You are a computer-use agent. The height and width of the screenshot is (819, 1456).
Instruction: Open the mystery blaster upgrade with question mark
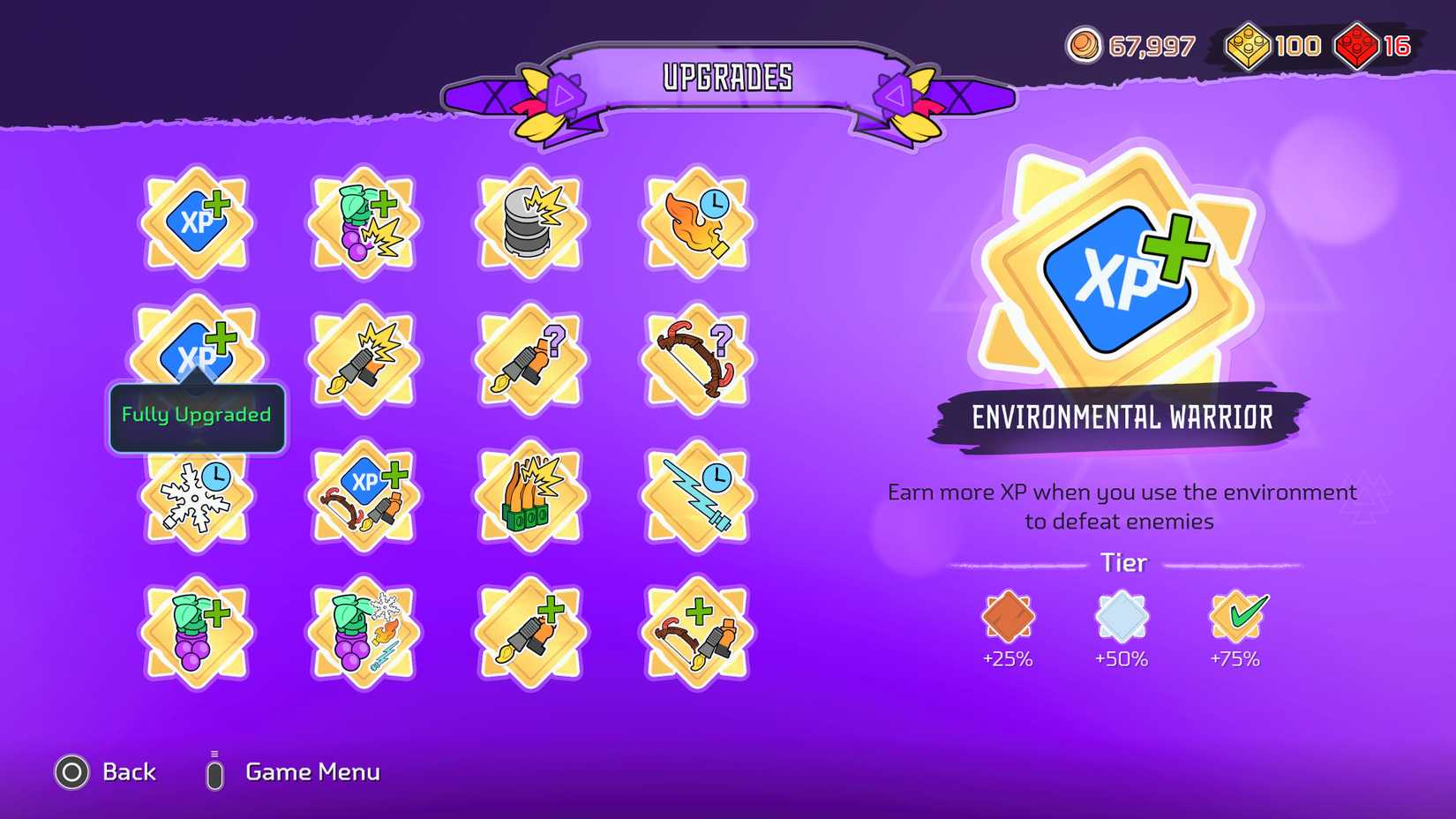click(x=529, y=357)
